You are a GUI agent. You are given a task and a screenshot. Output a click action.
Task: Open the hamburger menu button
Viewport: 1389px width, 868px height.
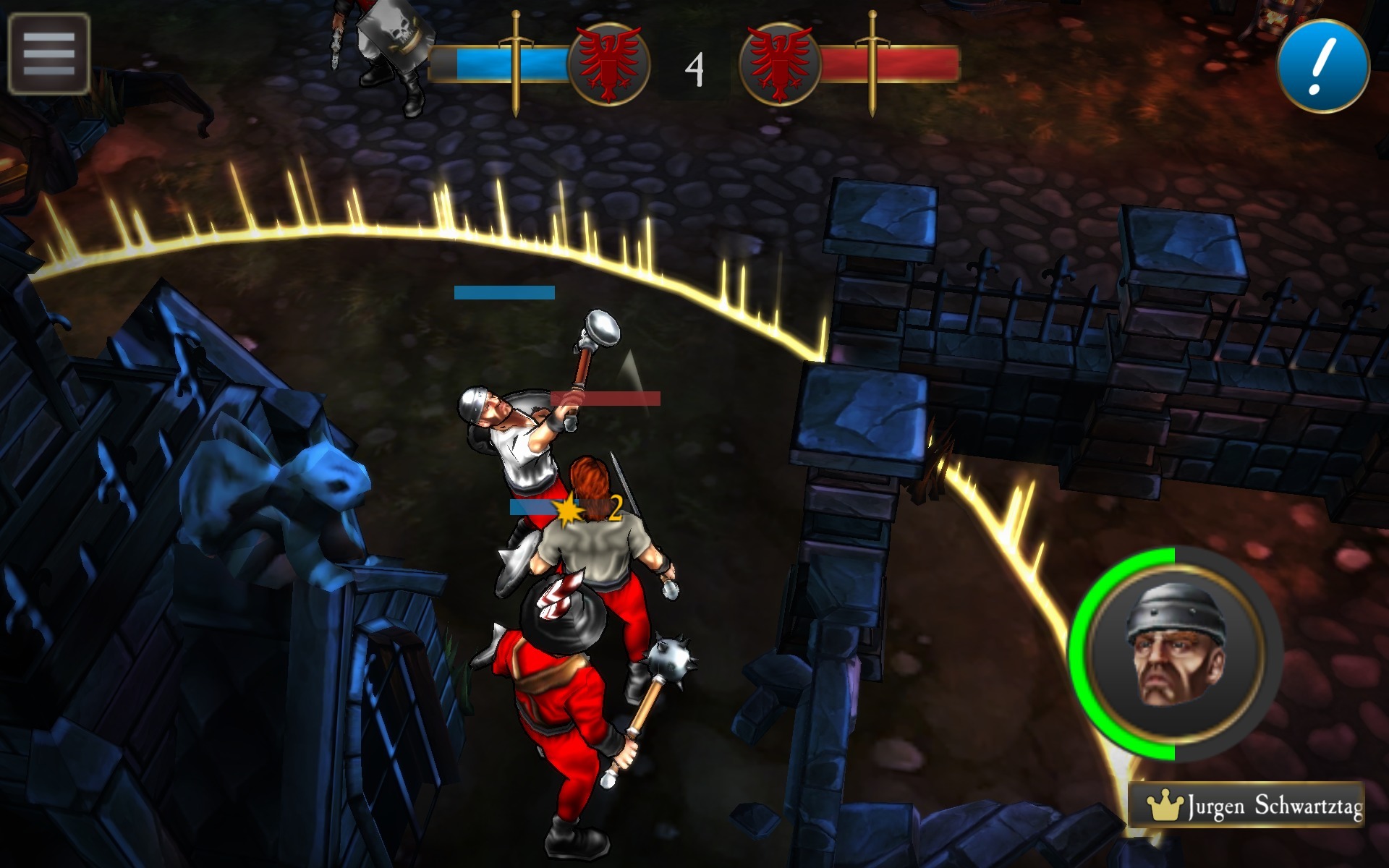48,54
